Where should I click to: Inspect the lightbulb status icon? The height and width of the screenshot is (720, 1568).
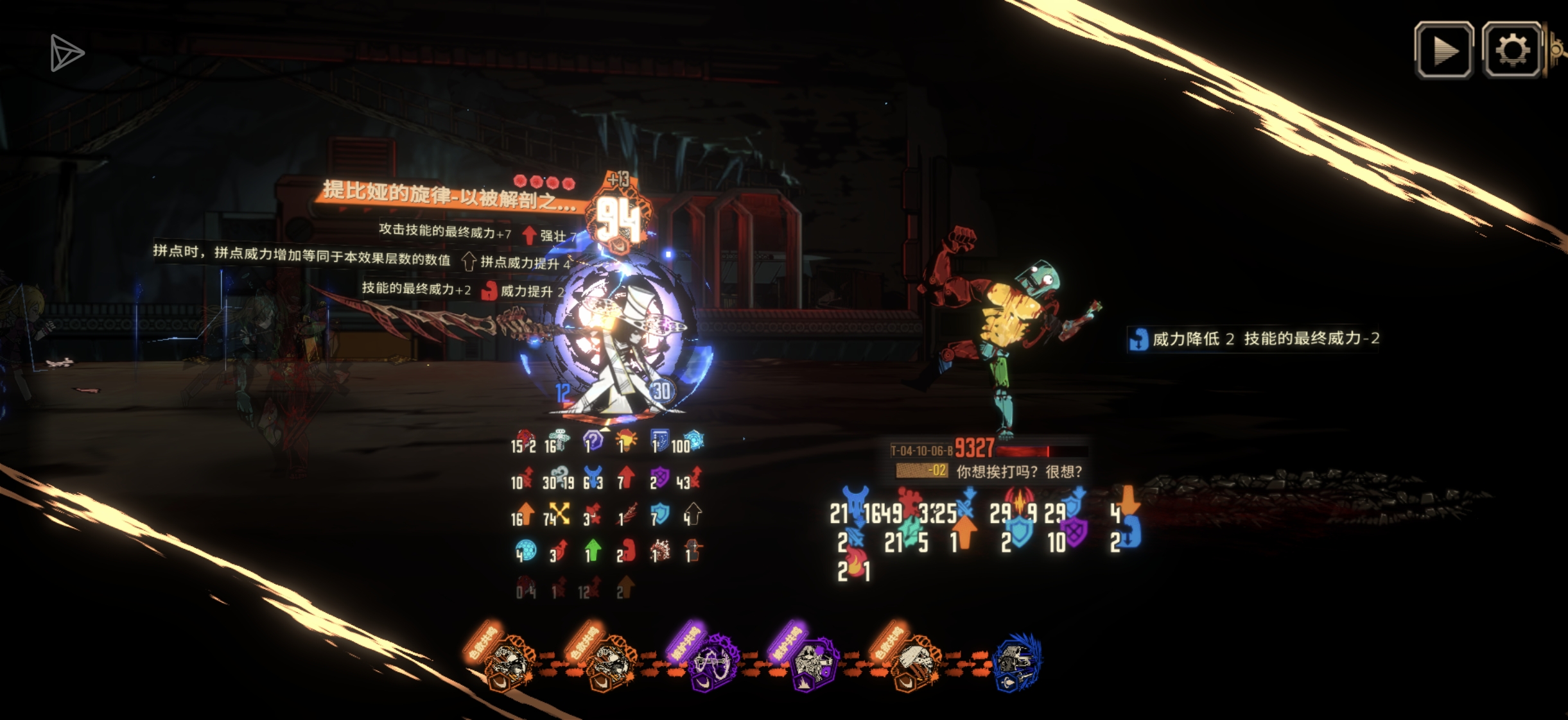(626, 441)
